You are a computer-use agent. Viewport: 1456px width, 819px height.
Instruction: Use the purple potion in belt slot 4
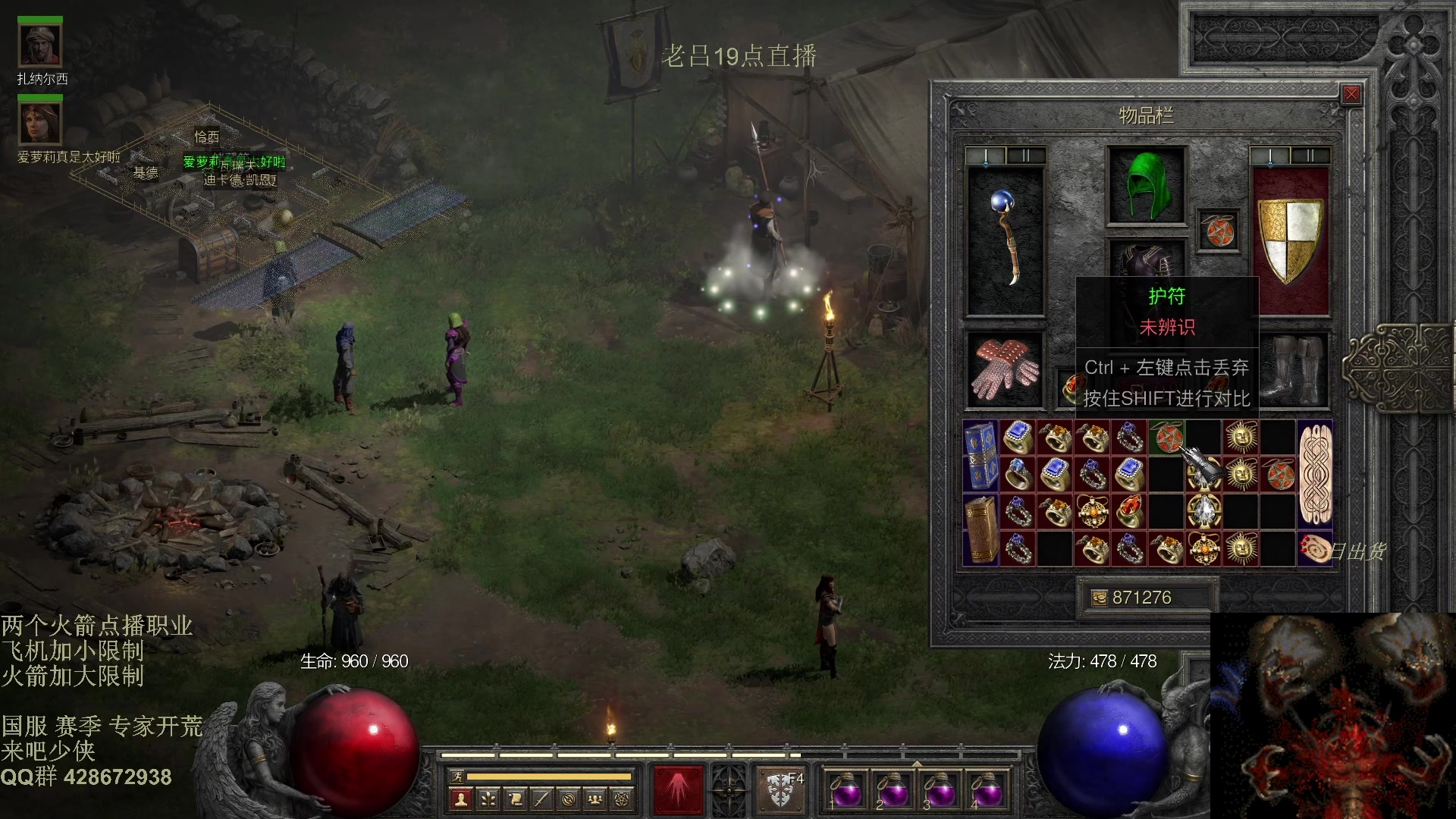pyautogui.click(x=987, y=791)
